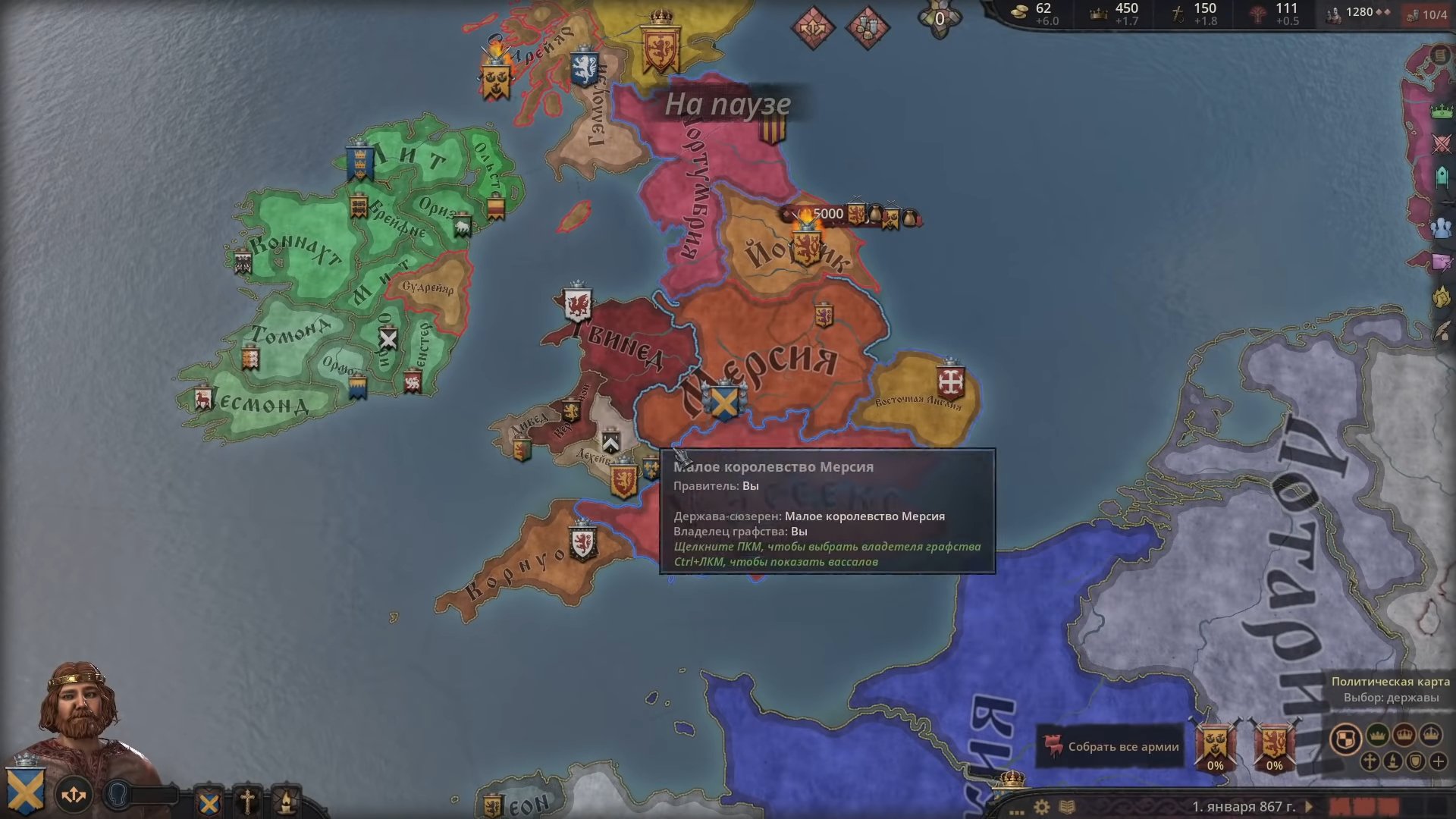
Task: Open the crossed swords military panel
Action: (1442, 144)
